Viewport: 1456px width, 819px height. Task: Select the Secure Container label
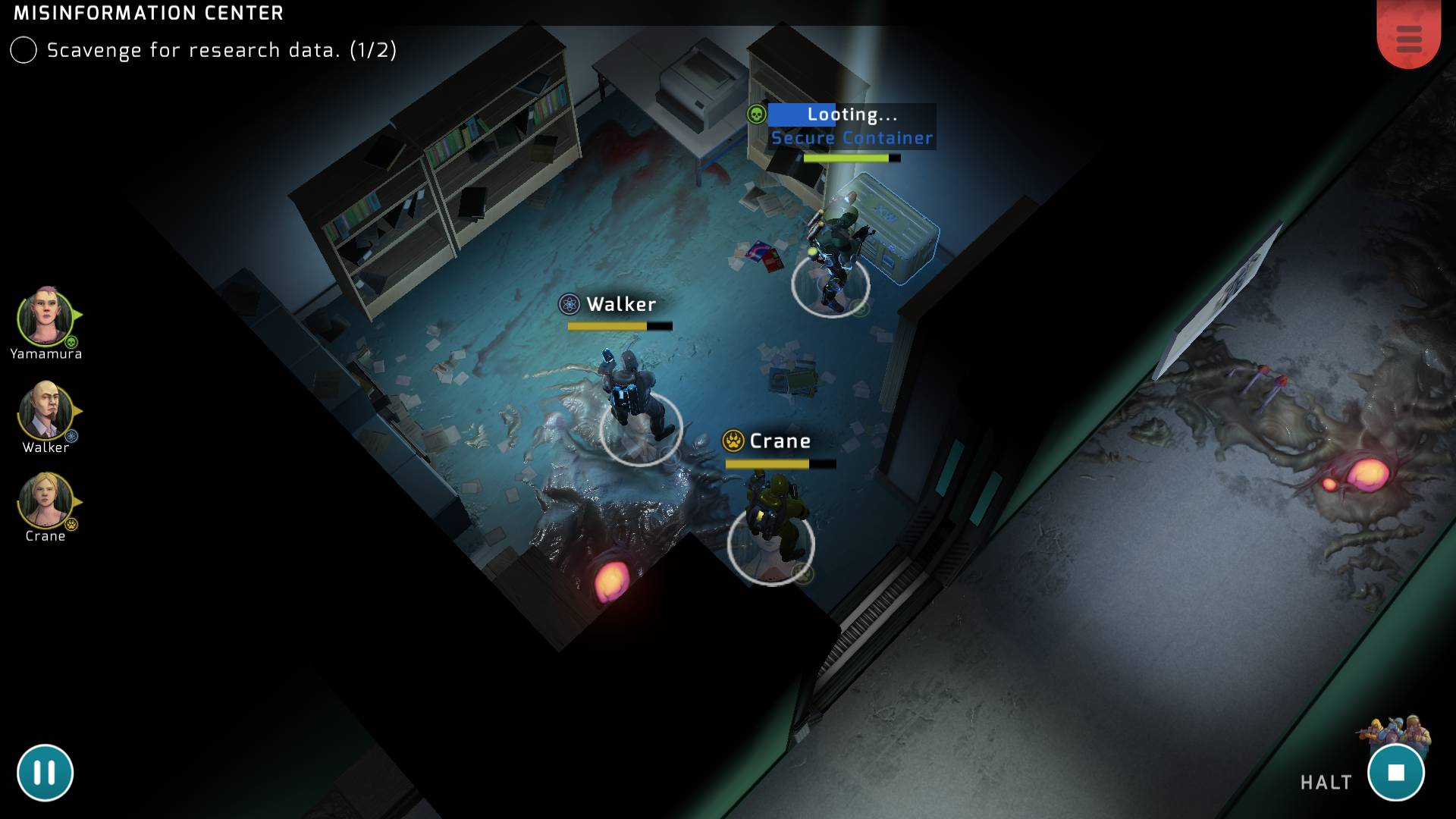(852, 139)
